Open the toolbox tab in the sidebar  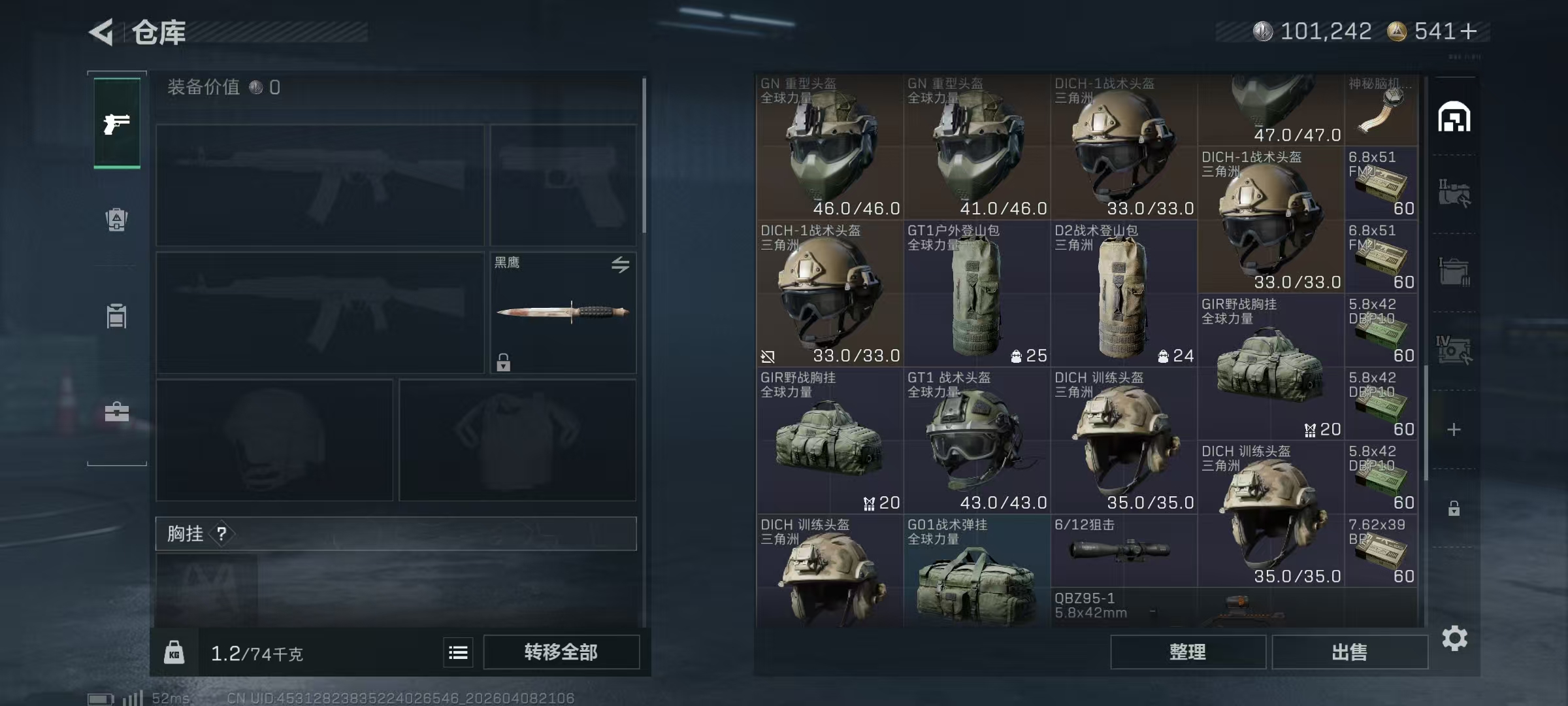(117, 412)
